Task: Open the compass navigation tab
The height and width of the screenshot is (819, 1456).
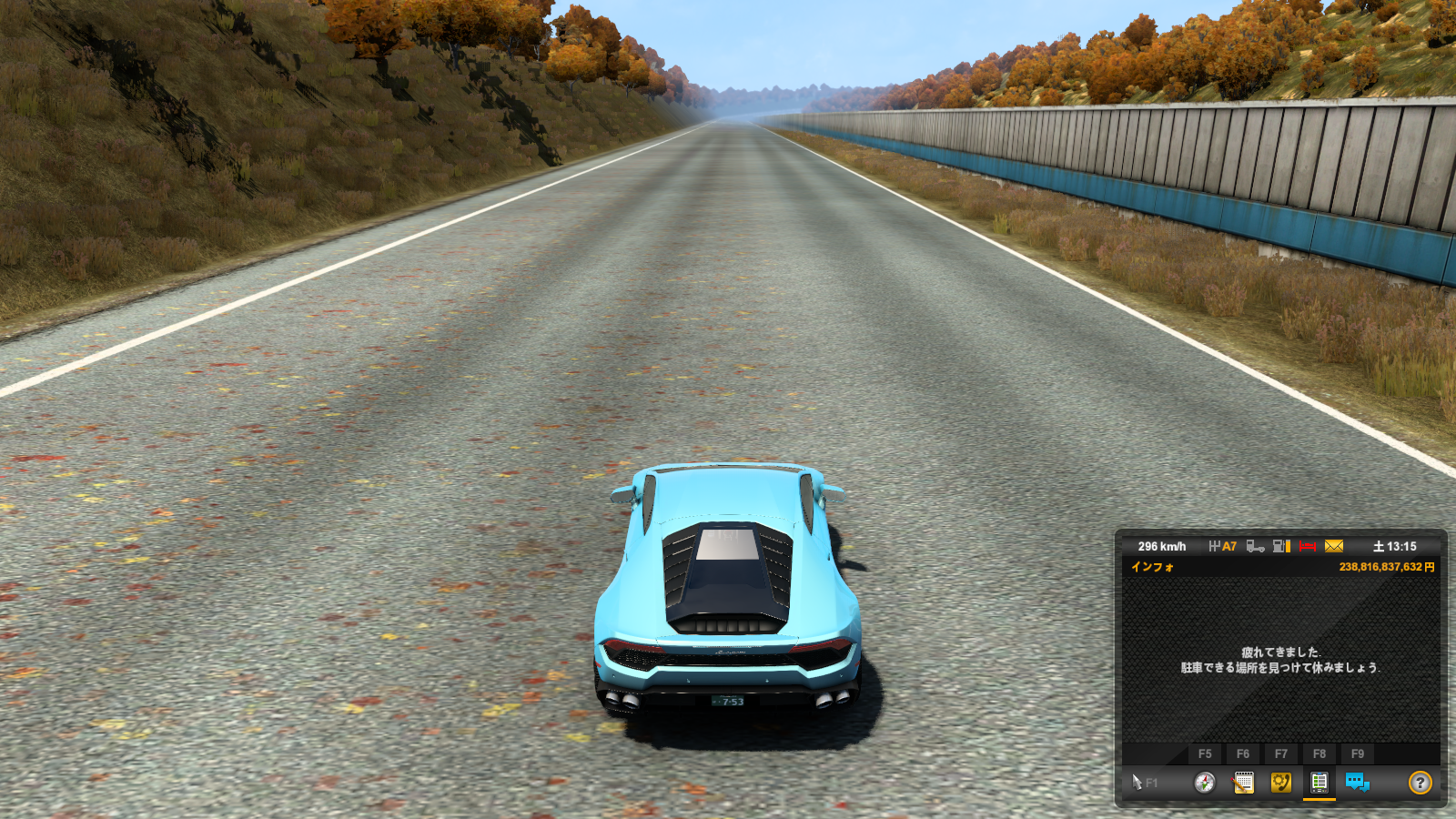Action: [x=1205, y=783]
